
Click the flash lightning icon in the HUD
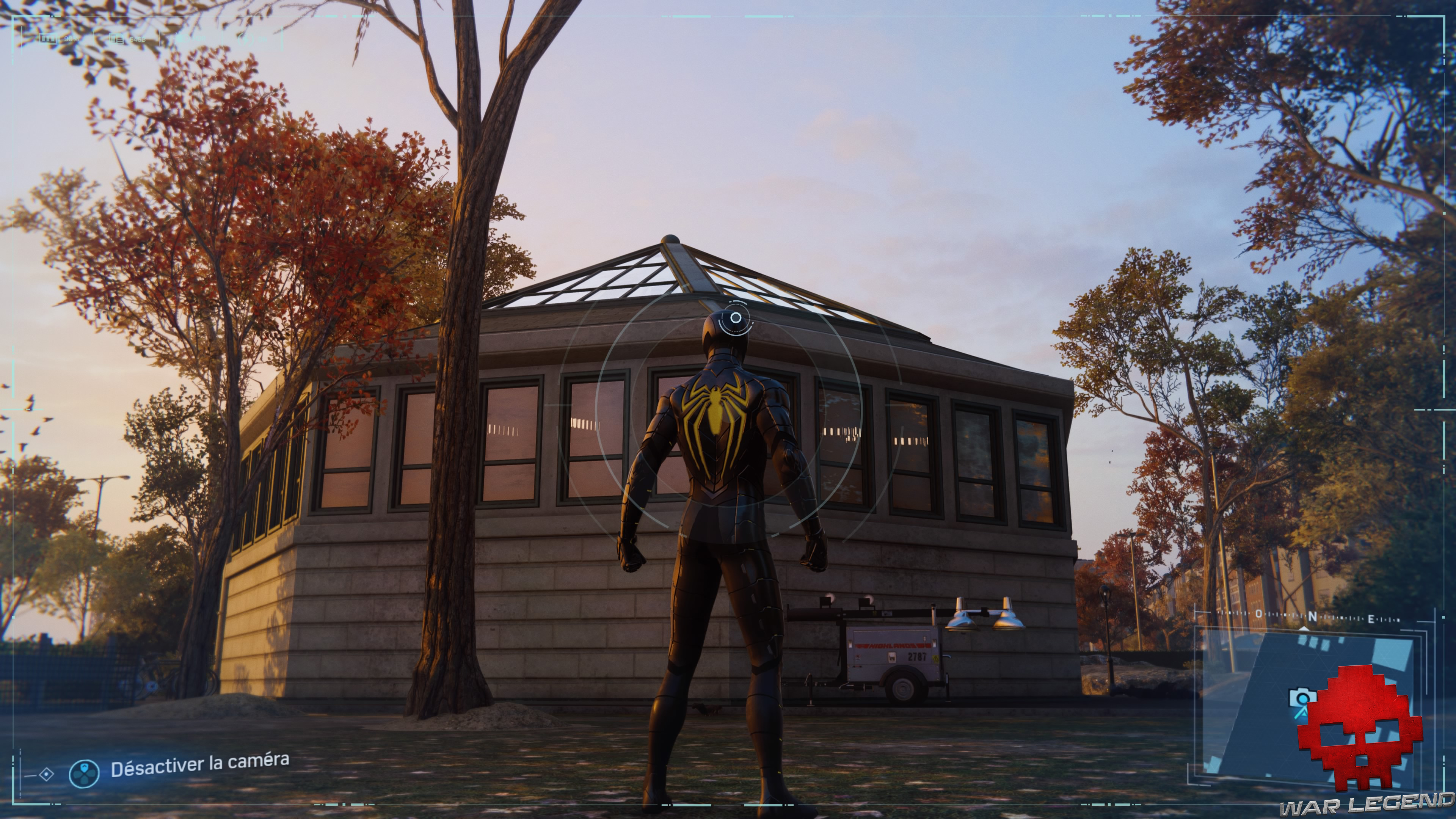243,39
